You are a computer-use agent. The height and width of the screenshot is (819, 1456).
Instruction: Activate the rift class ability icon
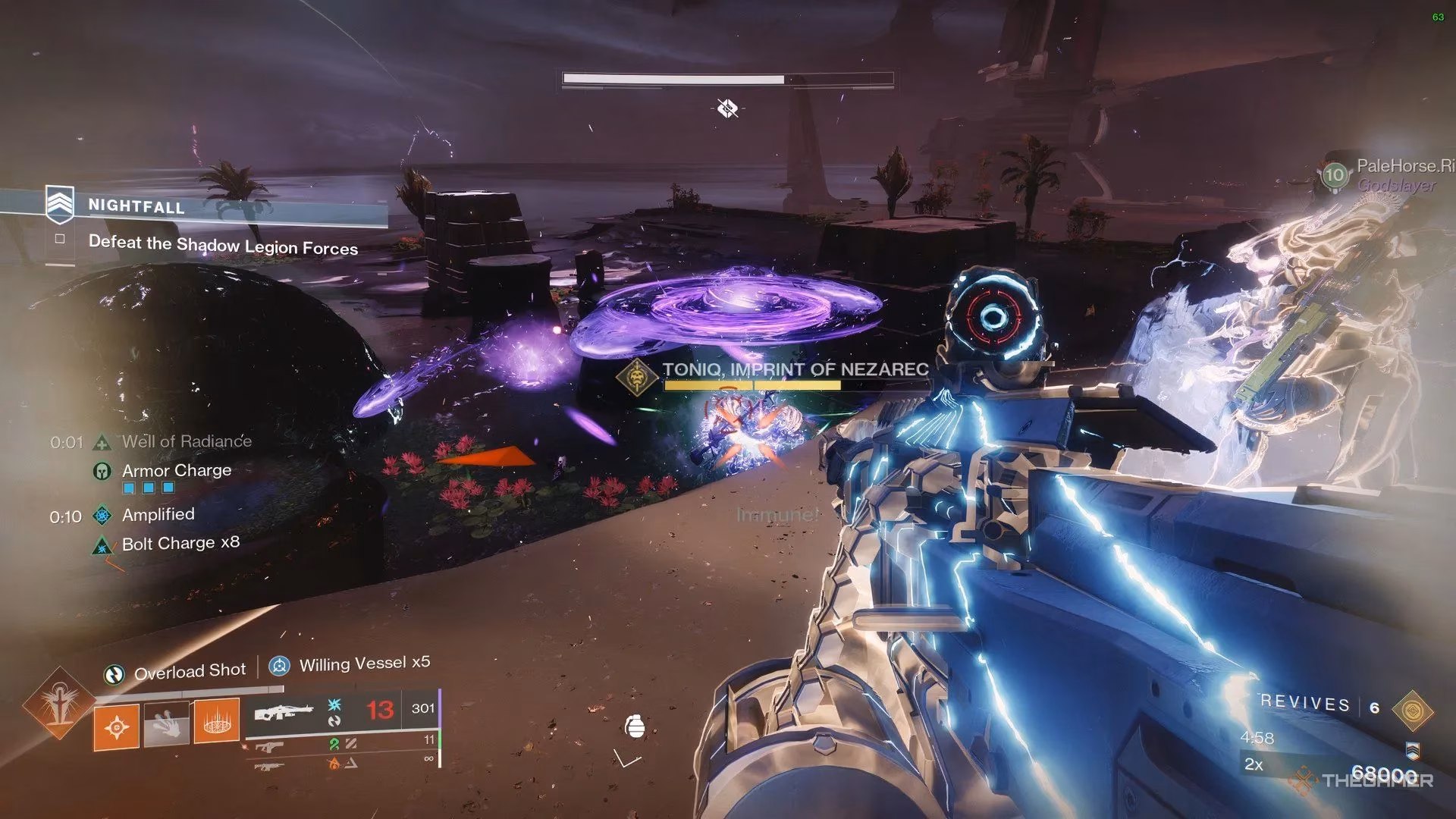click(216, 721)
